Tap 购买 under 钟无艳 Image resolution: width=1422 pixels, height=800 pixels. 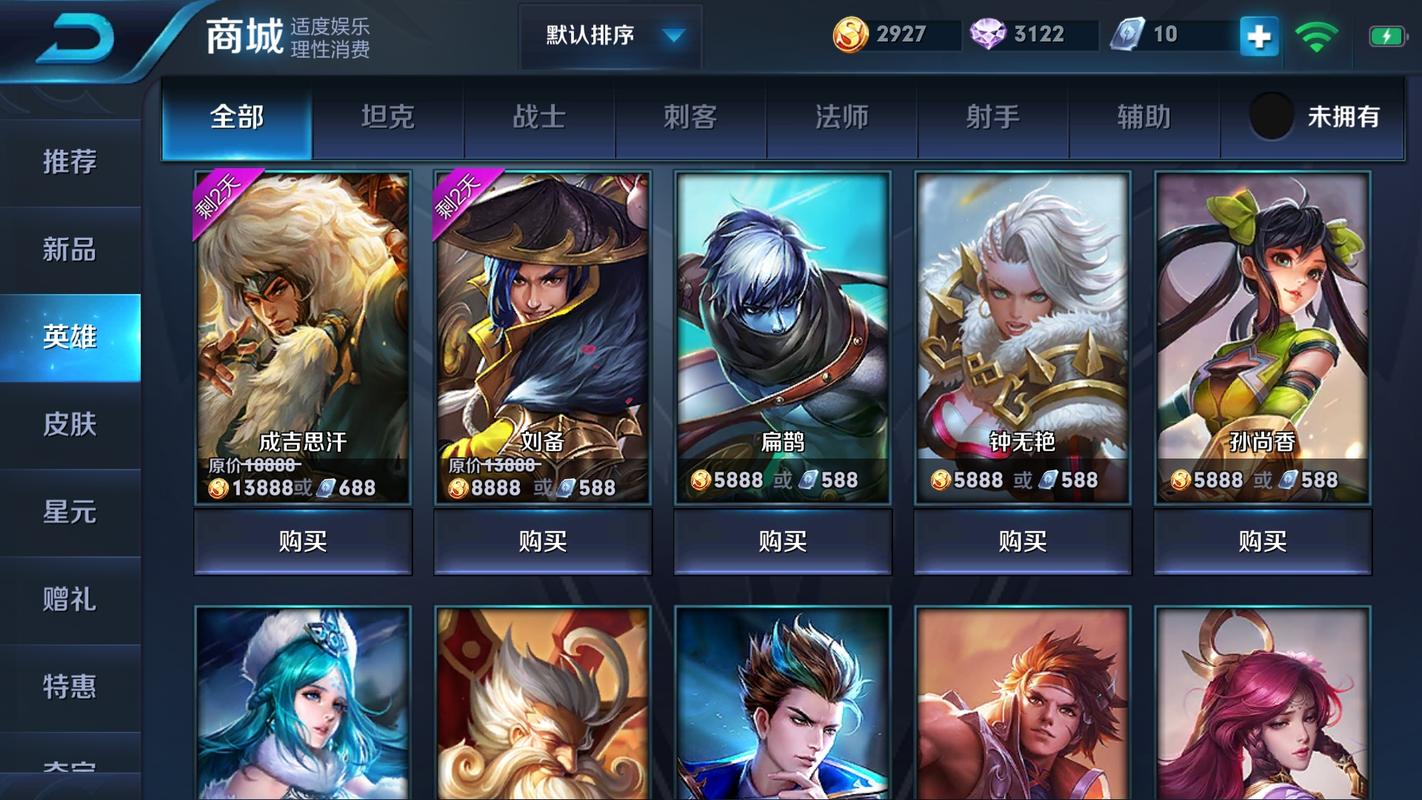pos(1022,541)
